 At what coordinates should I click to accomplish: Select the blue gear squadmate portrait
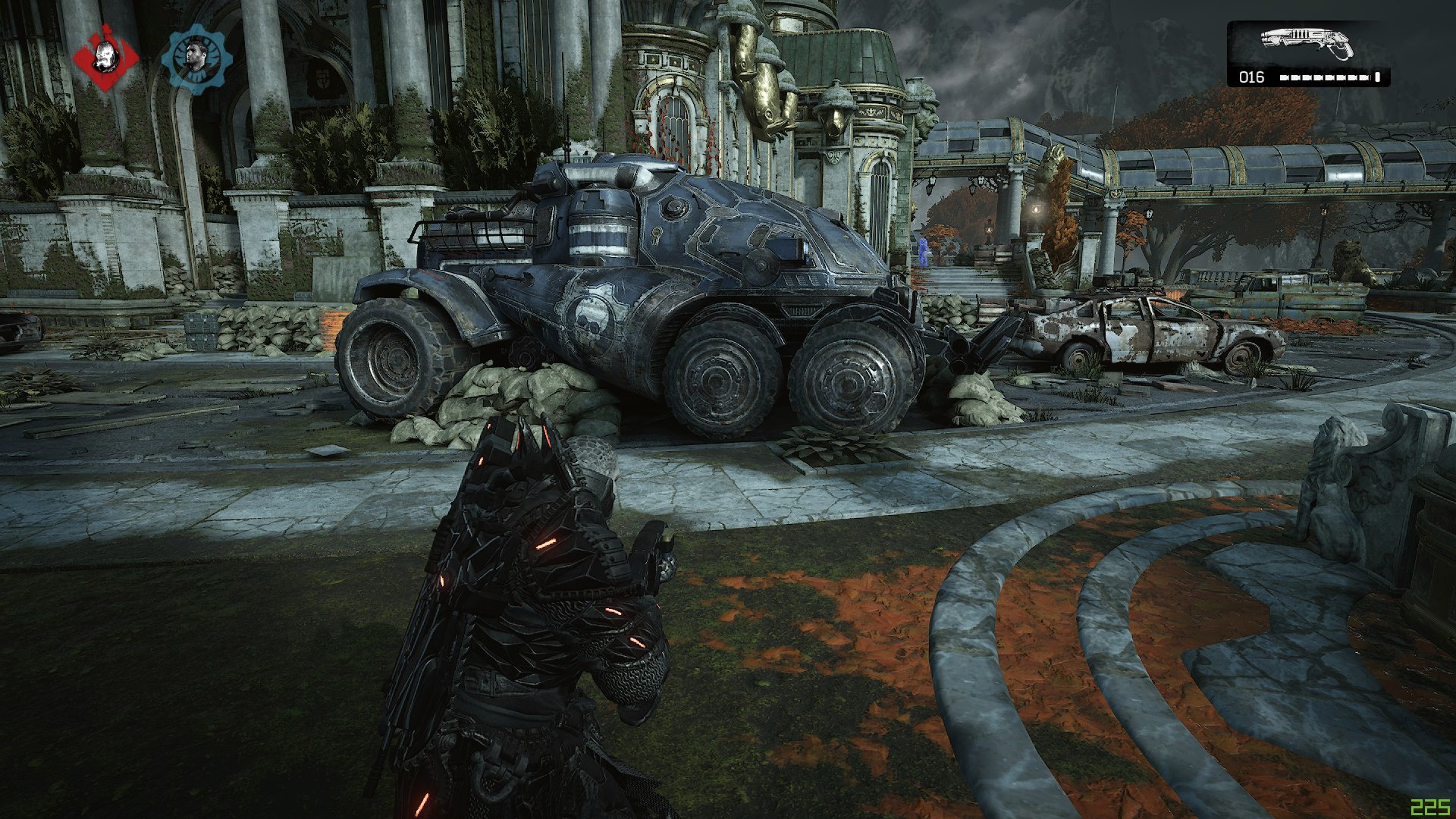click(x=196, y=58)
